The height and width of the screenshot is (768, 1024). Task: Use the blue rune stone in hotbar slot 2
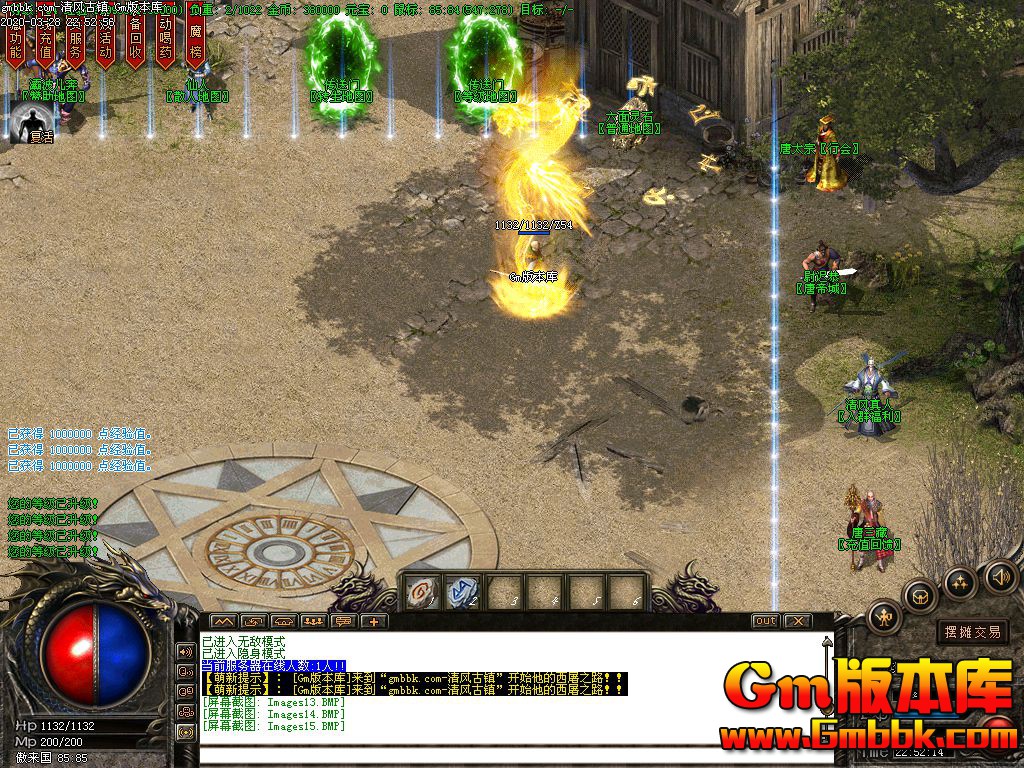[463, 591]
